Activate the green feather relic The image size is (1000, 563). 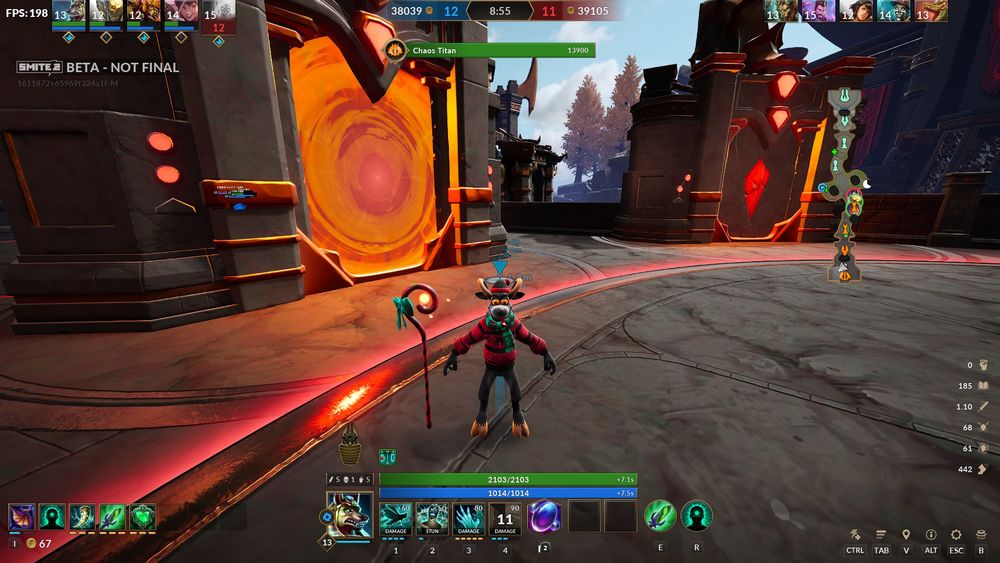point(659,516)
